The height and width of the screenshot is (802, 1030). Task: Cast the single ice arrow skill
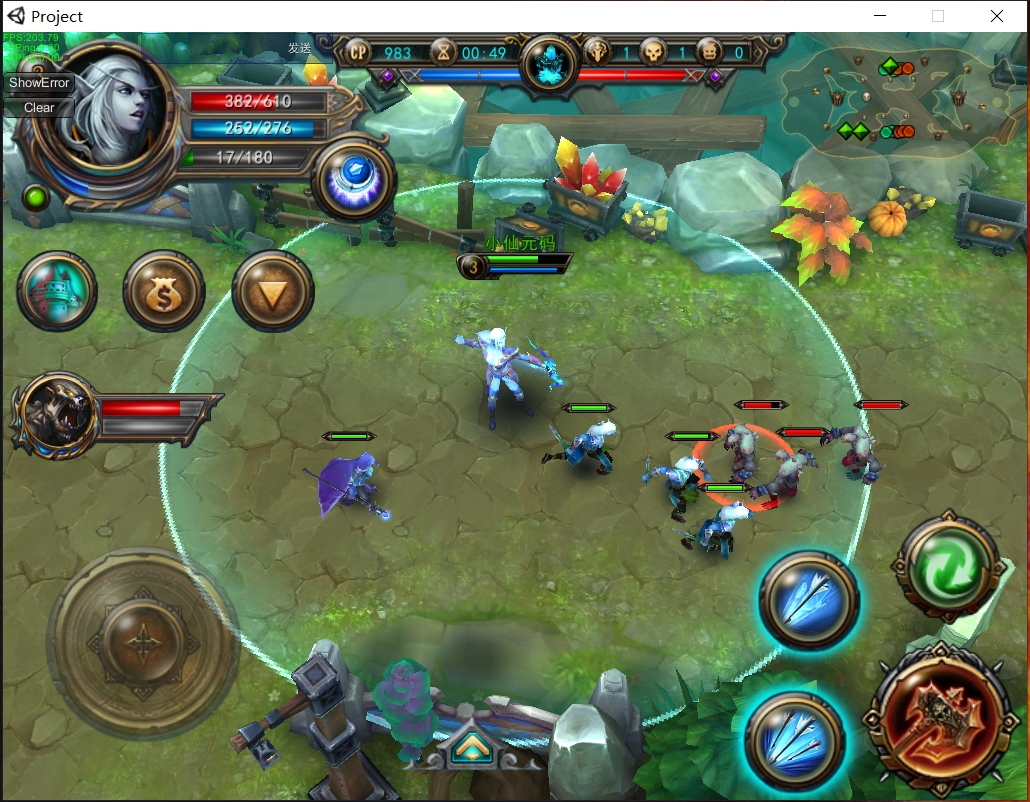pos(809,600)
